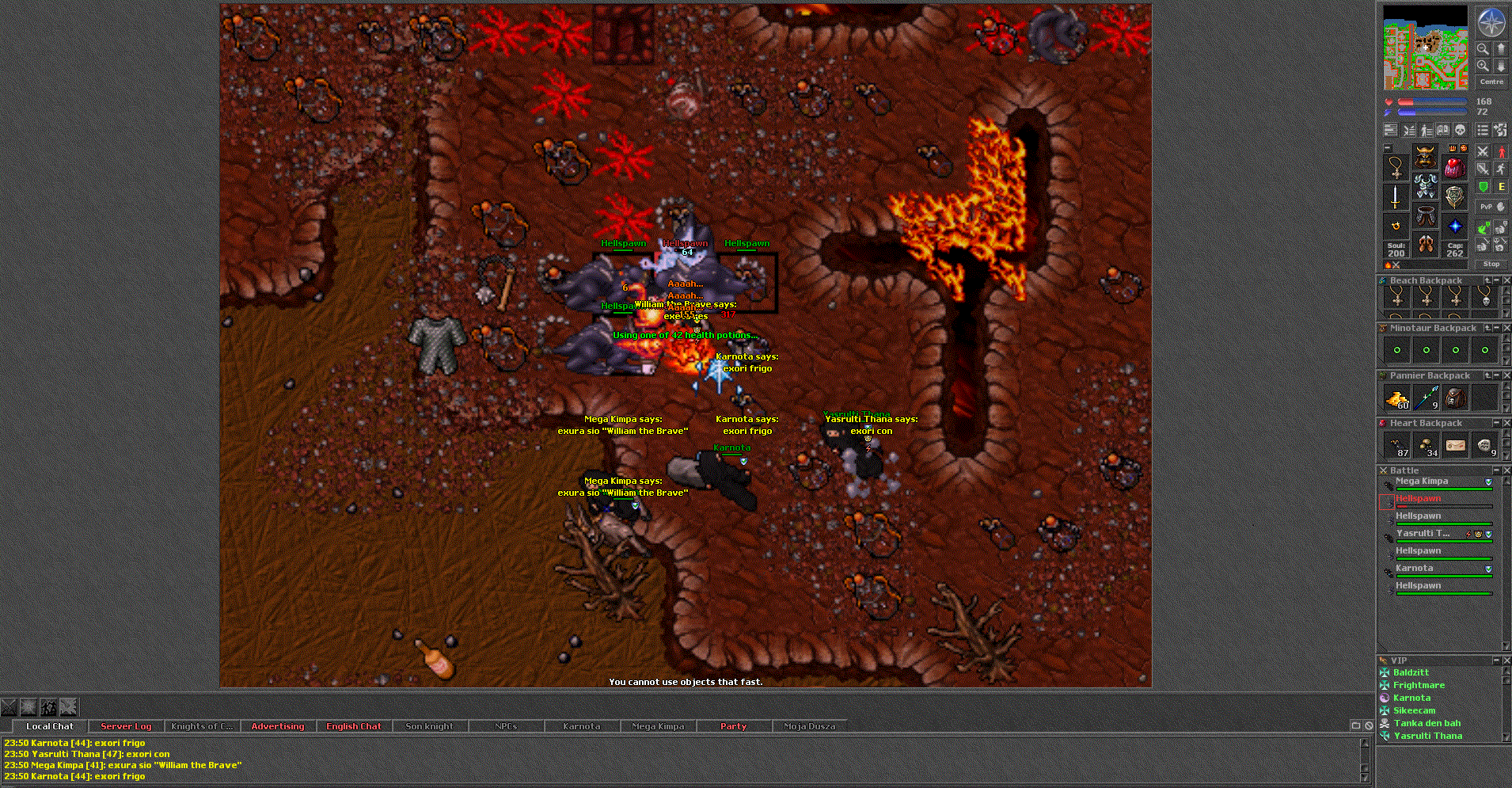This screenshot has width=1512, height=788.
Task: Select the sword in the weapon slot
Action: click(x=1396, y=196)
